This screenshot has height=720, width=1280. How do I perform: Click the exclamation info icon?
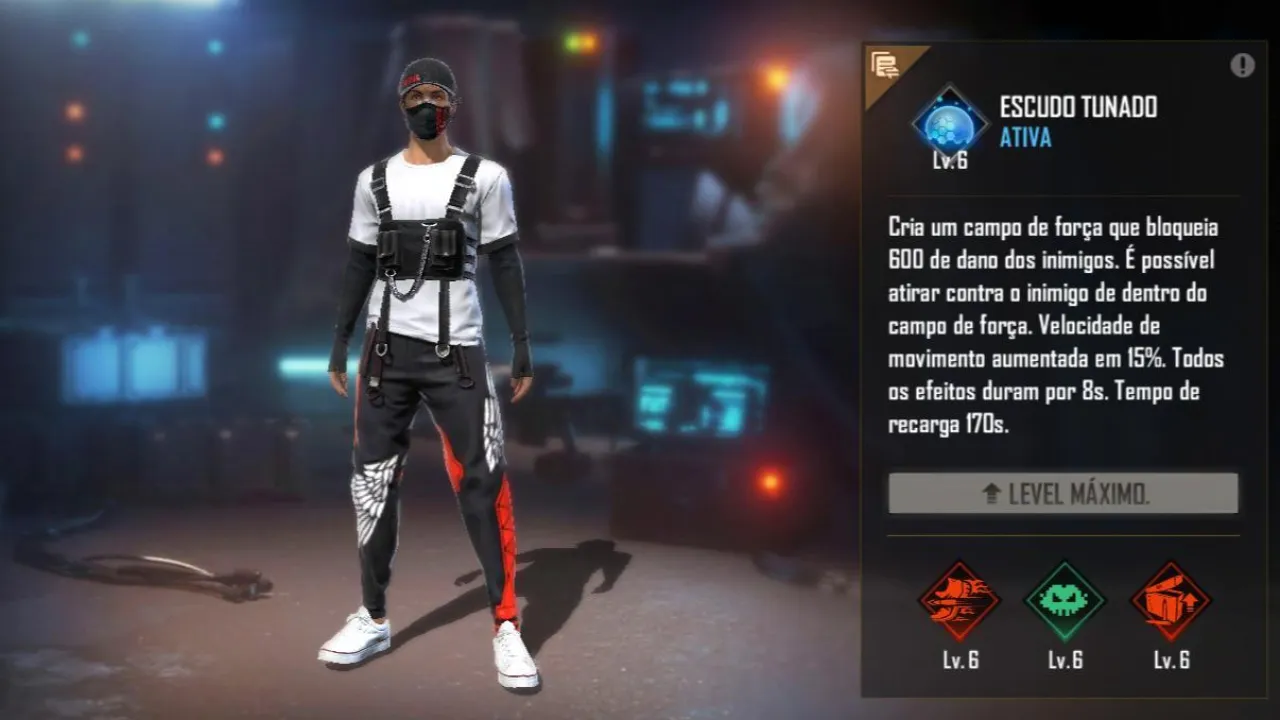point(1240,63)
